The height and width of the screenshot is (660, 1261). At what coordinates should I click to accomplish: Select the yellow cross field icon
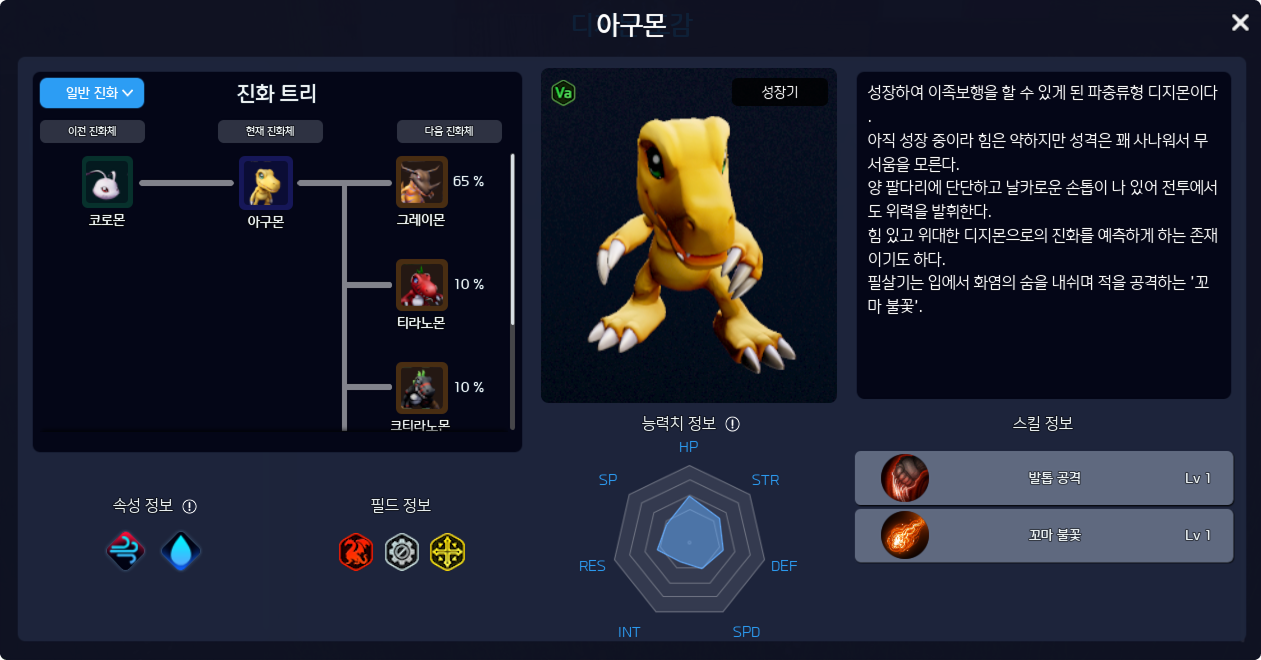click(x=447, y=551)
